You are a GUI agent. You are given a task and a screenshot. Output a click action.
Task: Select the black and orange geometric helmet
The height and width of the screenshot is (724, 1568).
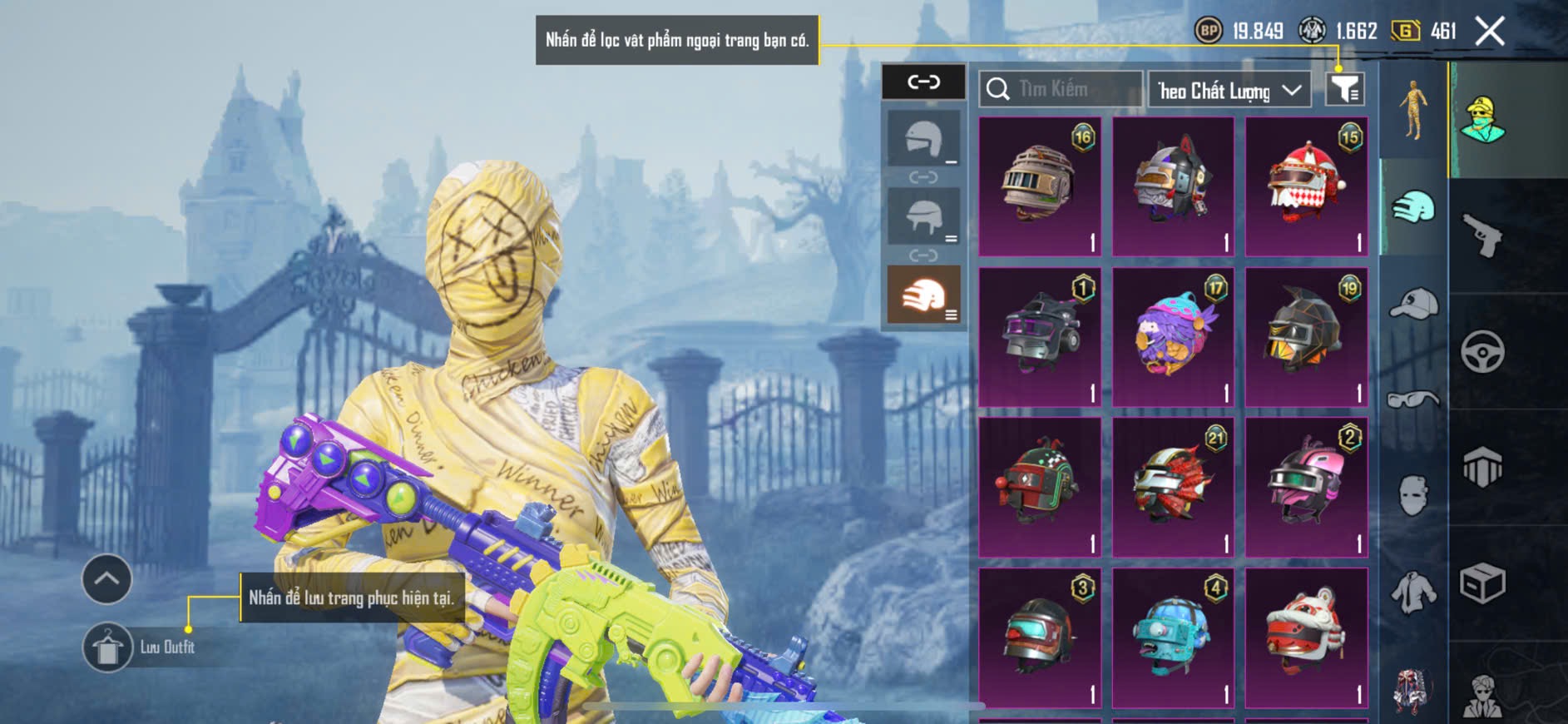tap(1306, 336)
